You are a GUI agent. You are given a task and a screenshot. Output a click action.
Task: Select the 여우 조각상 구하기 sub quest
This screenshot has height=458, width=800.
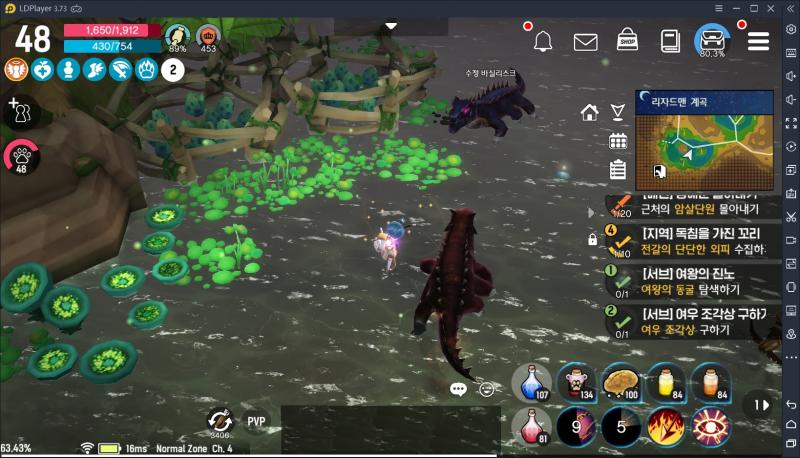[688, 321]
